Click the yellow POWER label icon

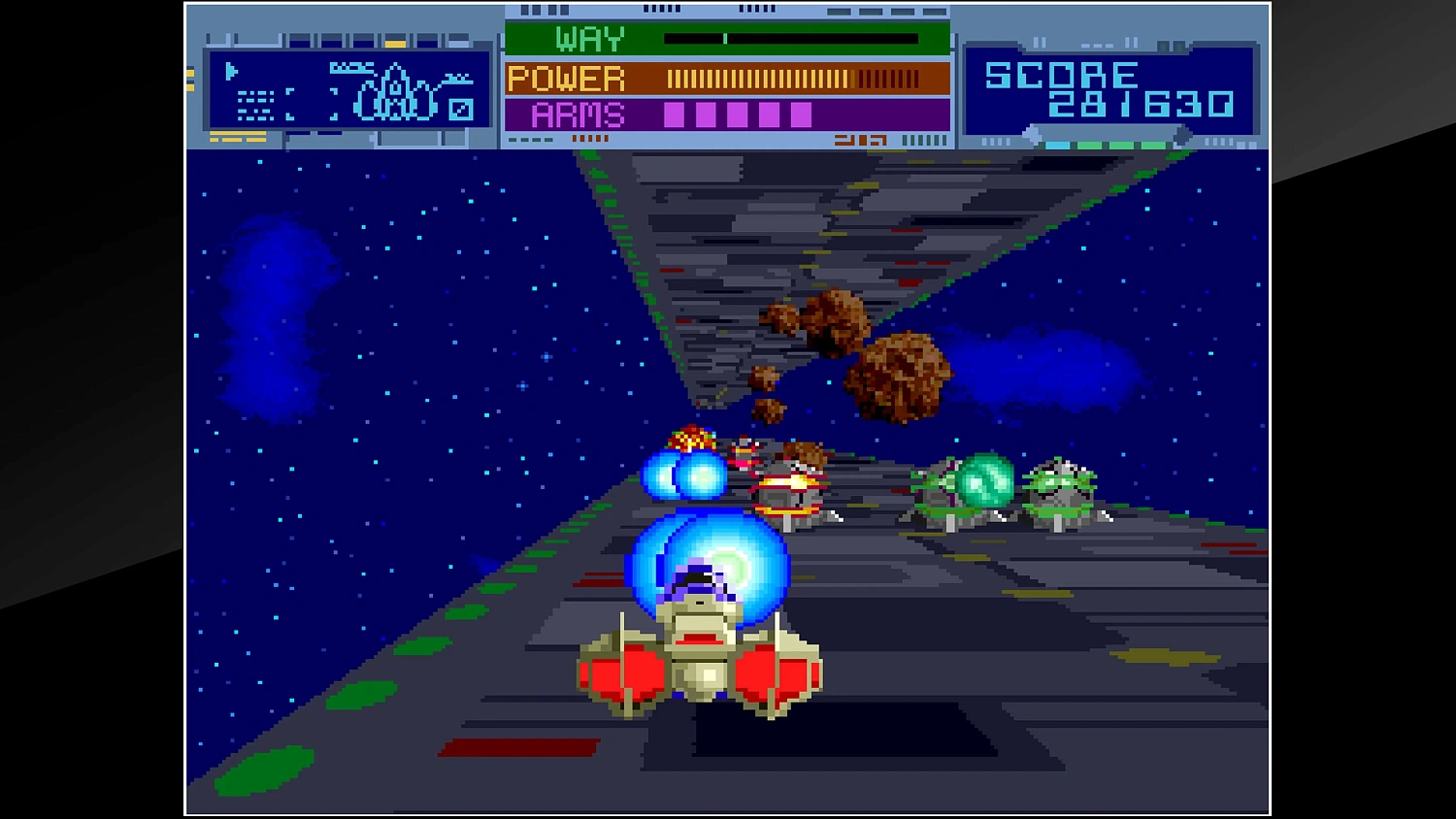tap(566, 78)
